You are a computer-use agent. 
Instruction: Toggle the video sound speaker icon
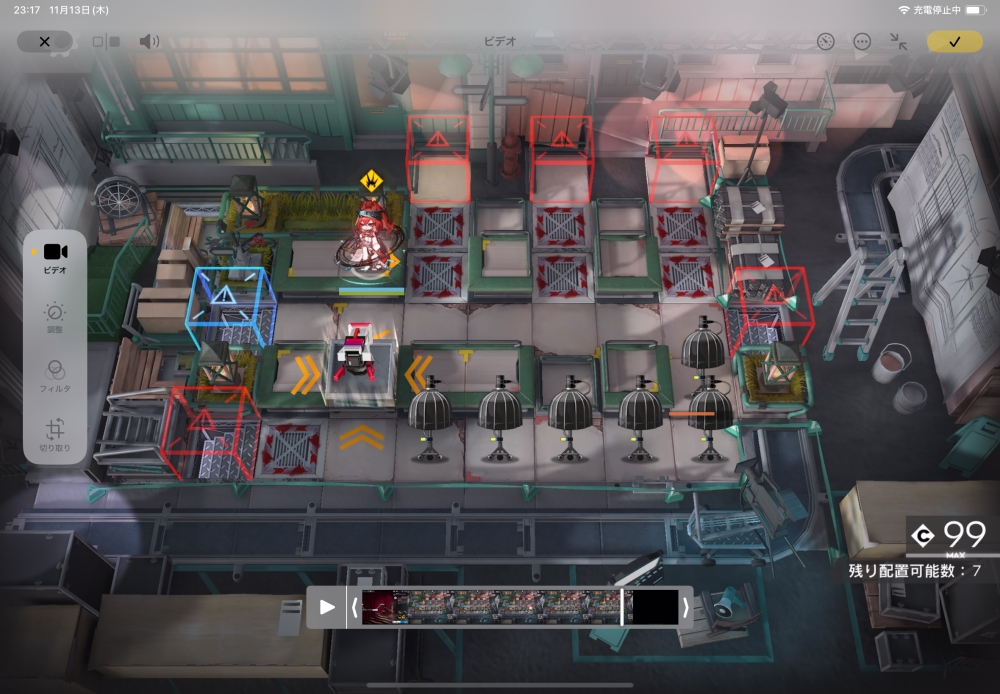pyautogui.click(x=149, y=41)
